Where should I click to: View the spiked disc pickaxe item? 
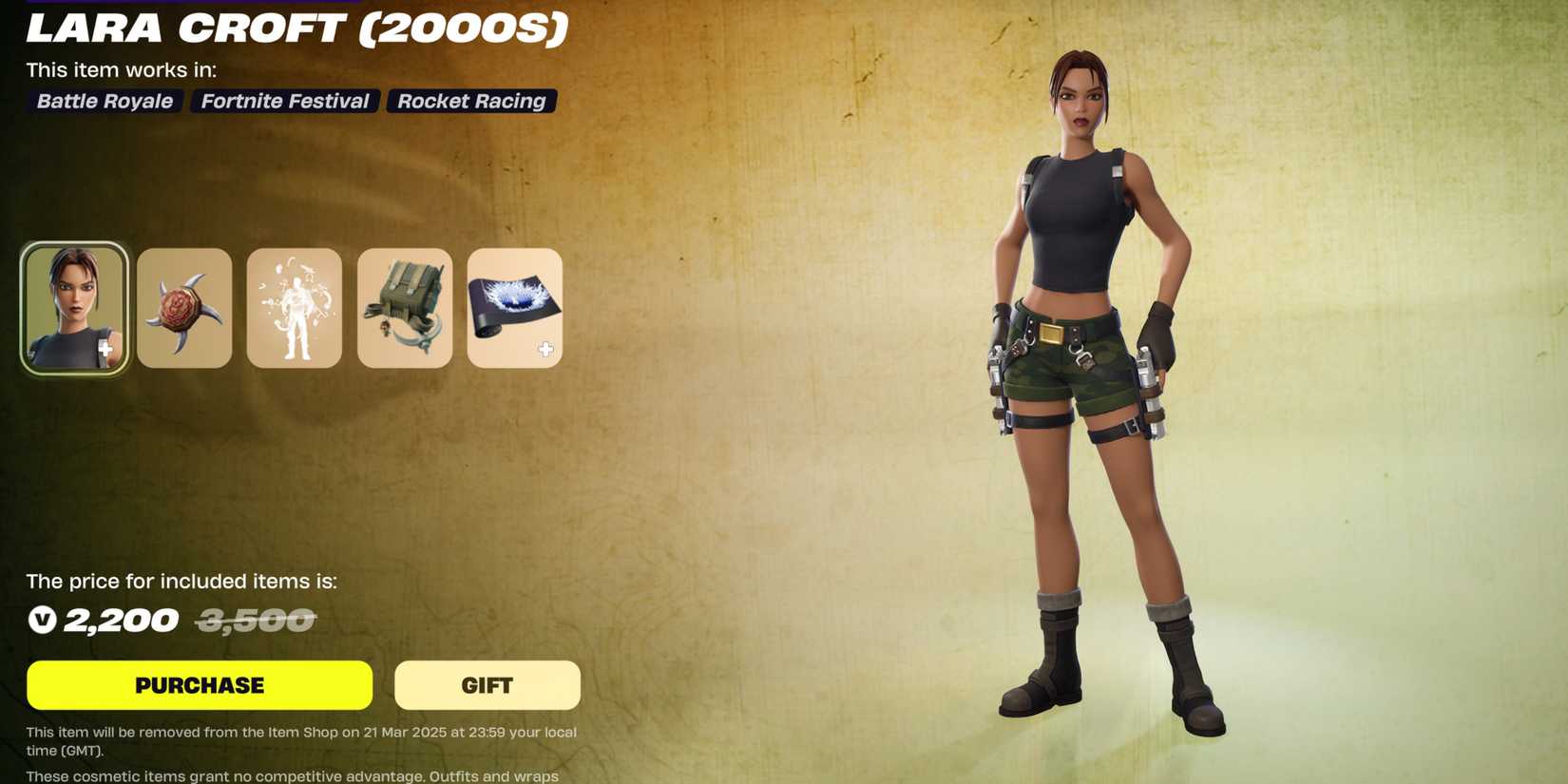click(x=184, y=308)
